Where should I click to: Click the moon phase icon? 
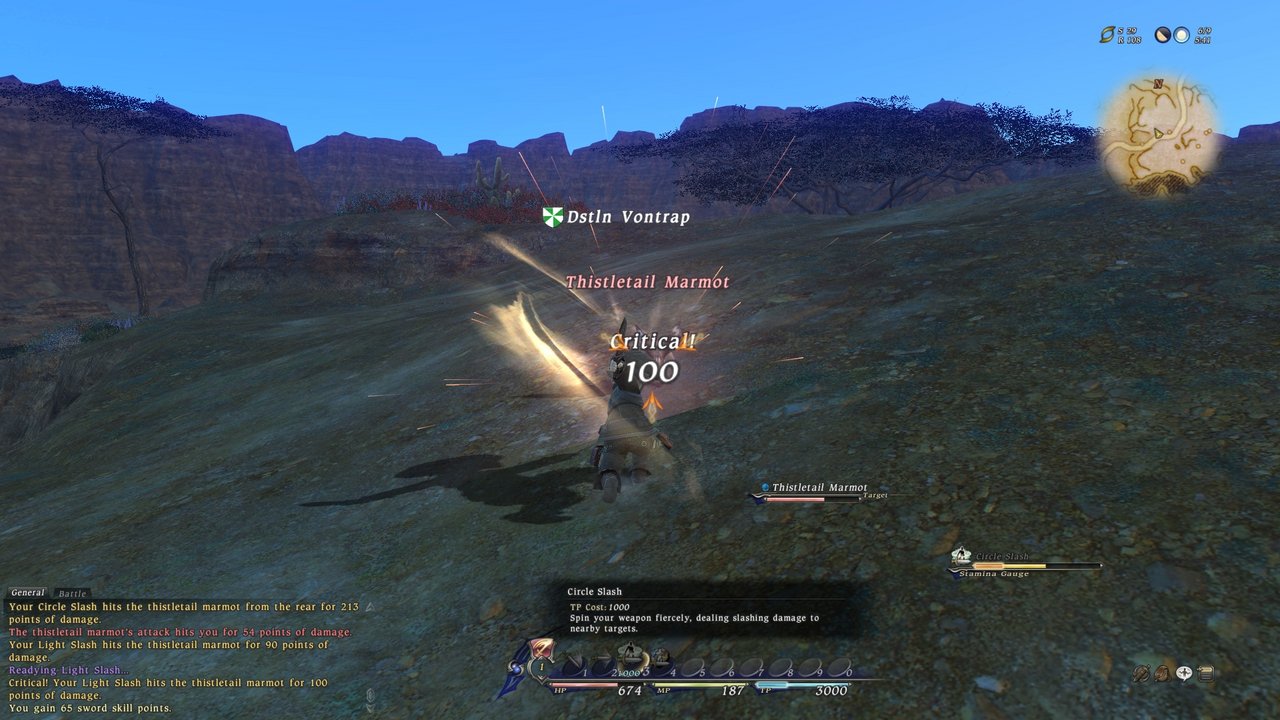tap(1163, 35)
